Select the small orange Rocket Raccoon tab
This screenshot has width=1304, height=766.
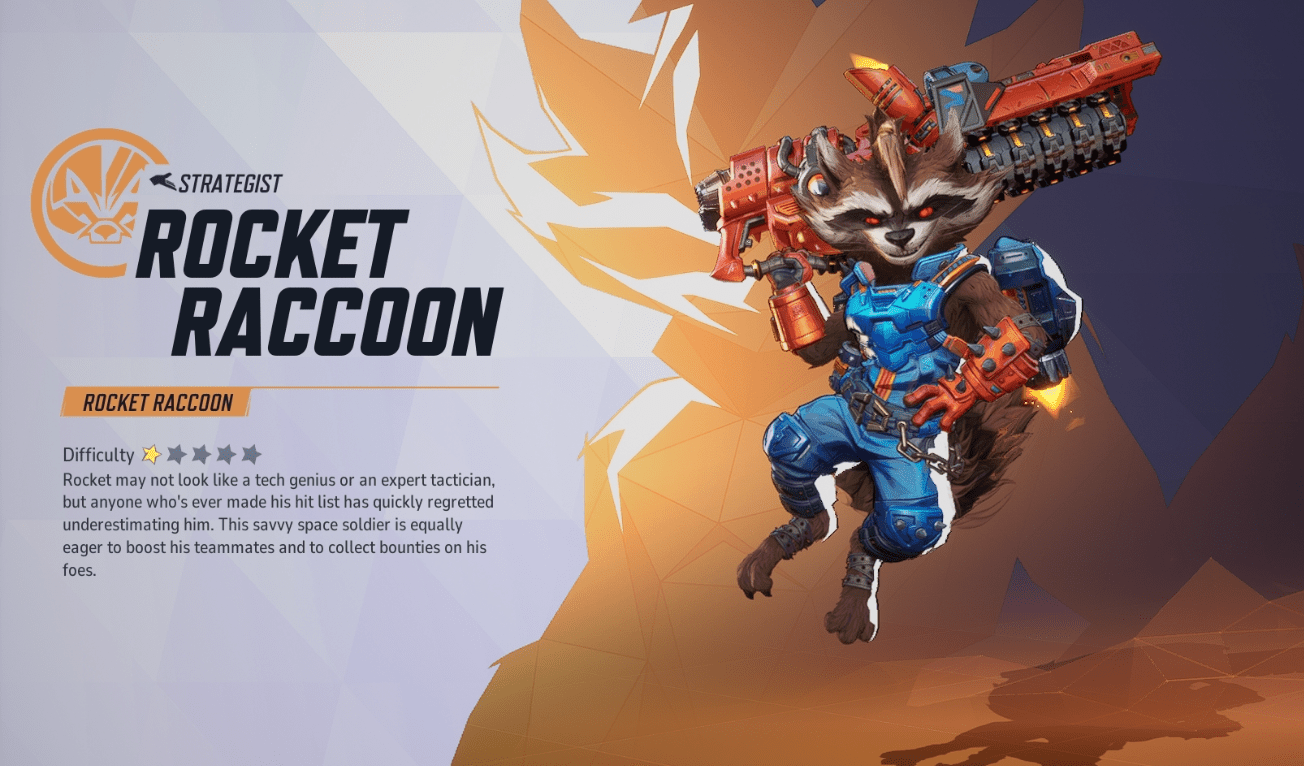click(x=156, y=403)
